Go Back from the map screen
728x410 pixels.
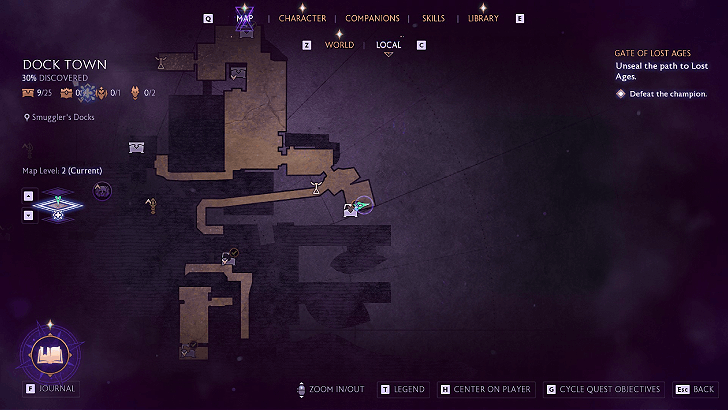[695, 389]
